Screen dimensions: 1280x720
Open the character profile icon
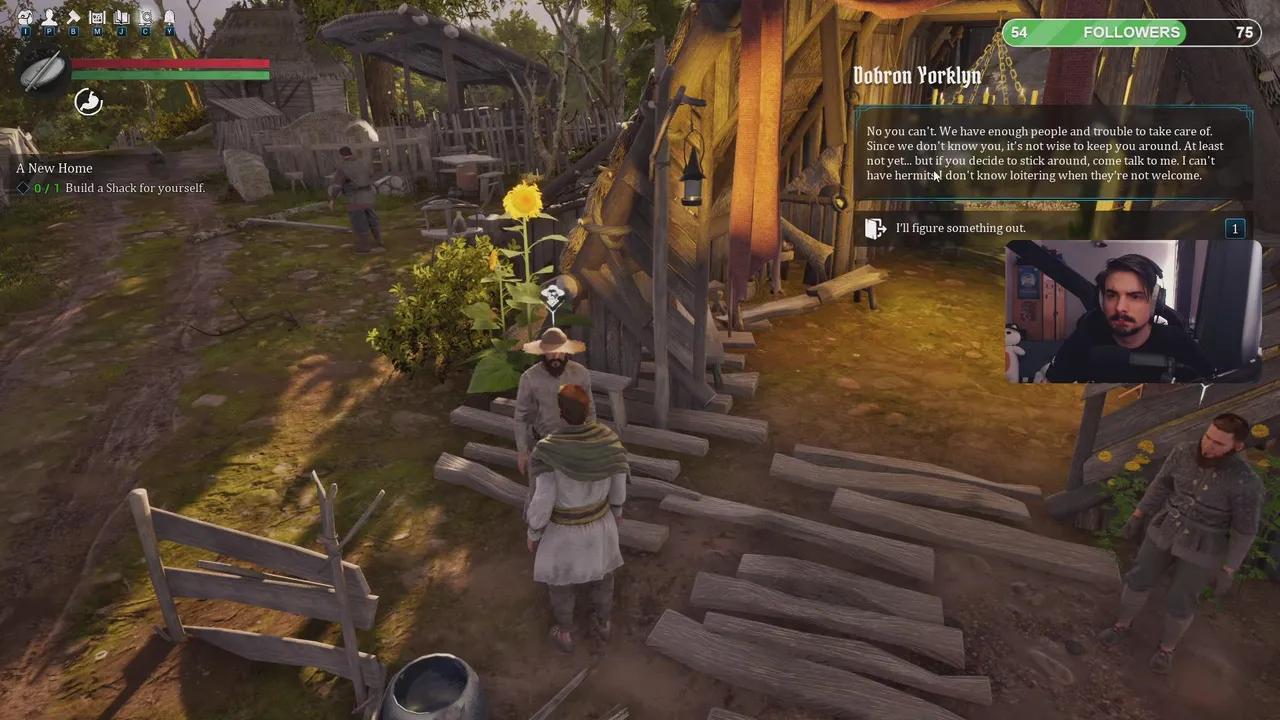(x=49, y=17)
